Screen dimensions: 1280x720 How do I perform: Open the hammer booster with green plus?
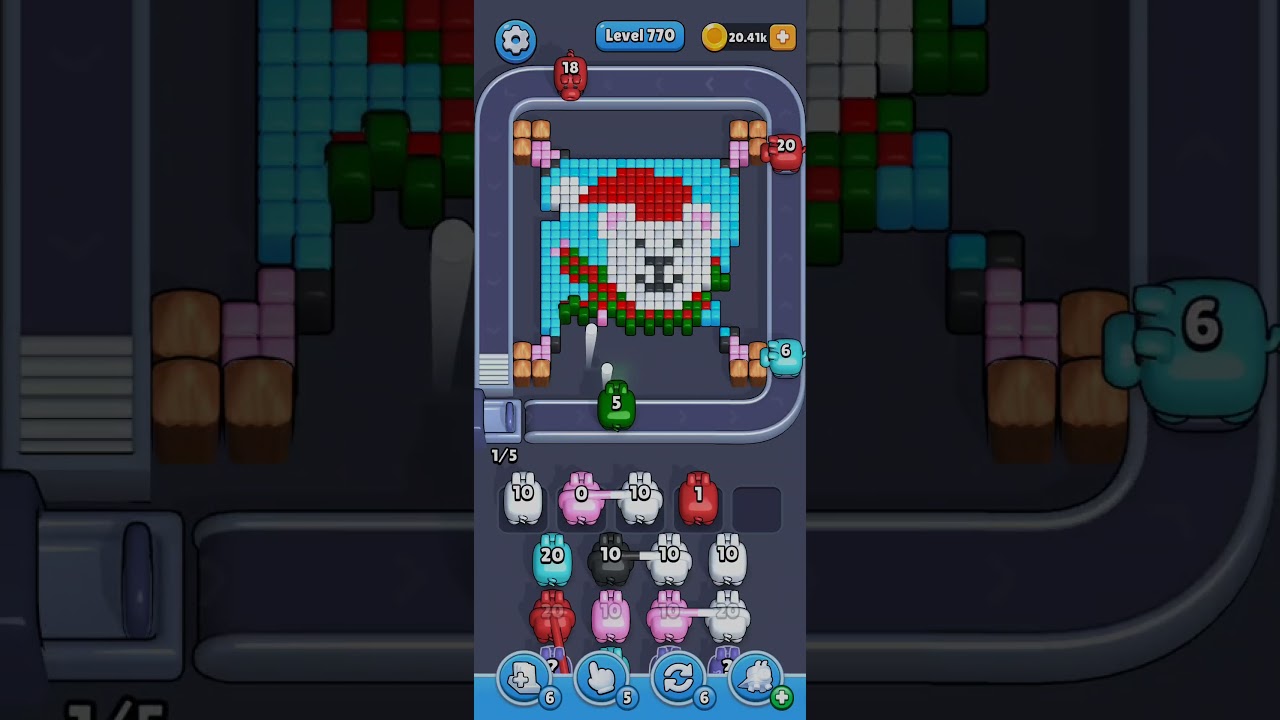(x=755, y=677)
